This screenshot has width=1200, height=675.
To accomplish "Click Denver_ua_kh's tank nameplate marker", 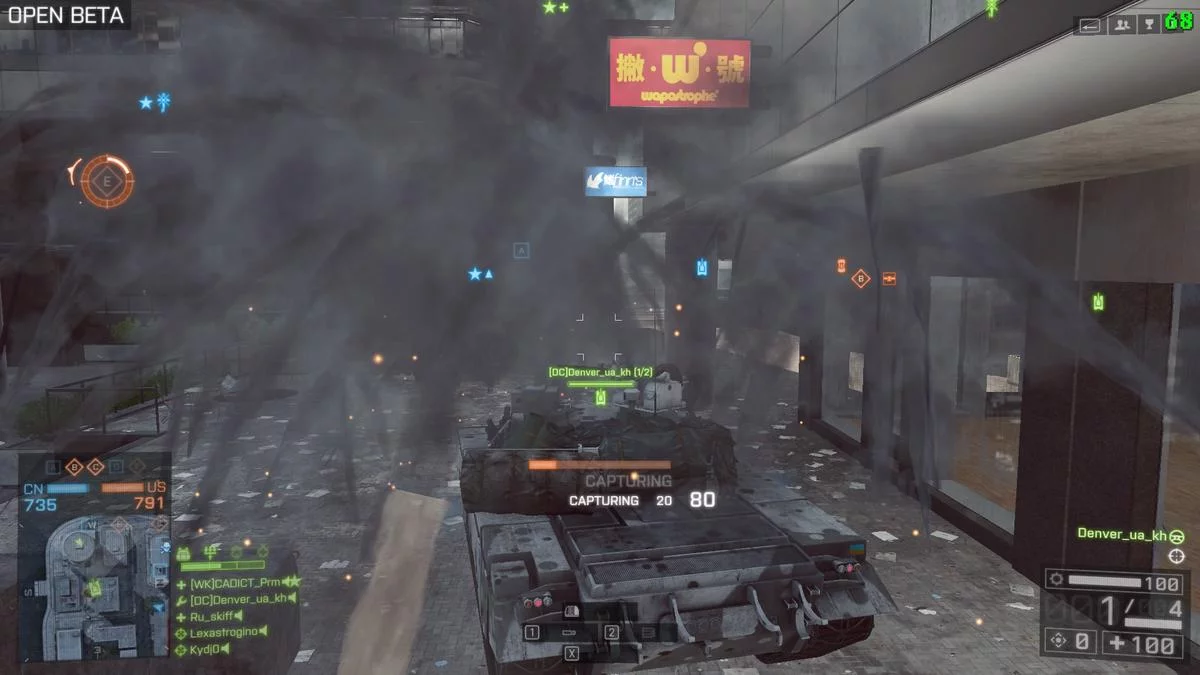I will coord(600,373).
